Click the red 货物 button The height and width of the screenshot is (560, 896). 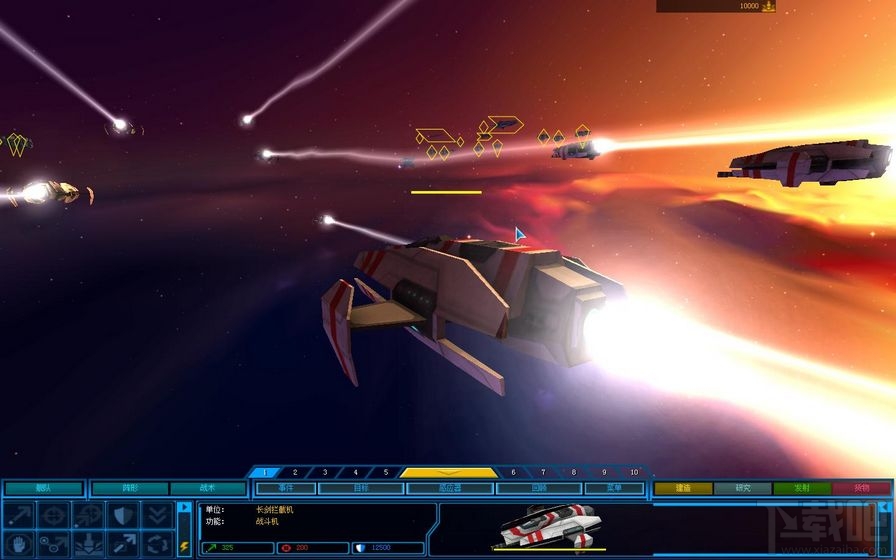(862, 489)
